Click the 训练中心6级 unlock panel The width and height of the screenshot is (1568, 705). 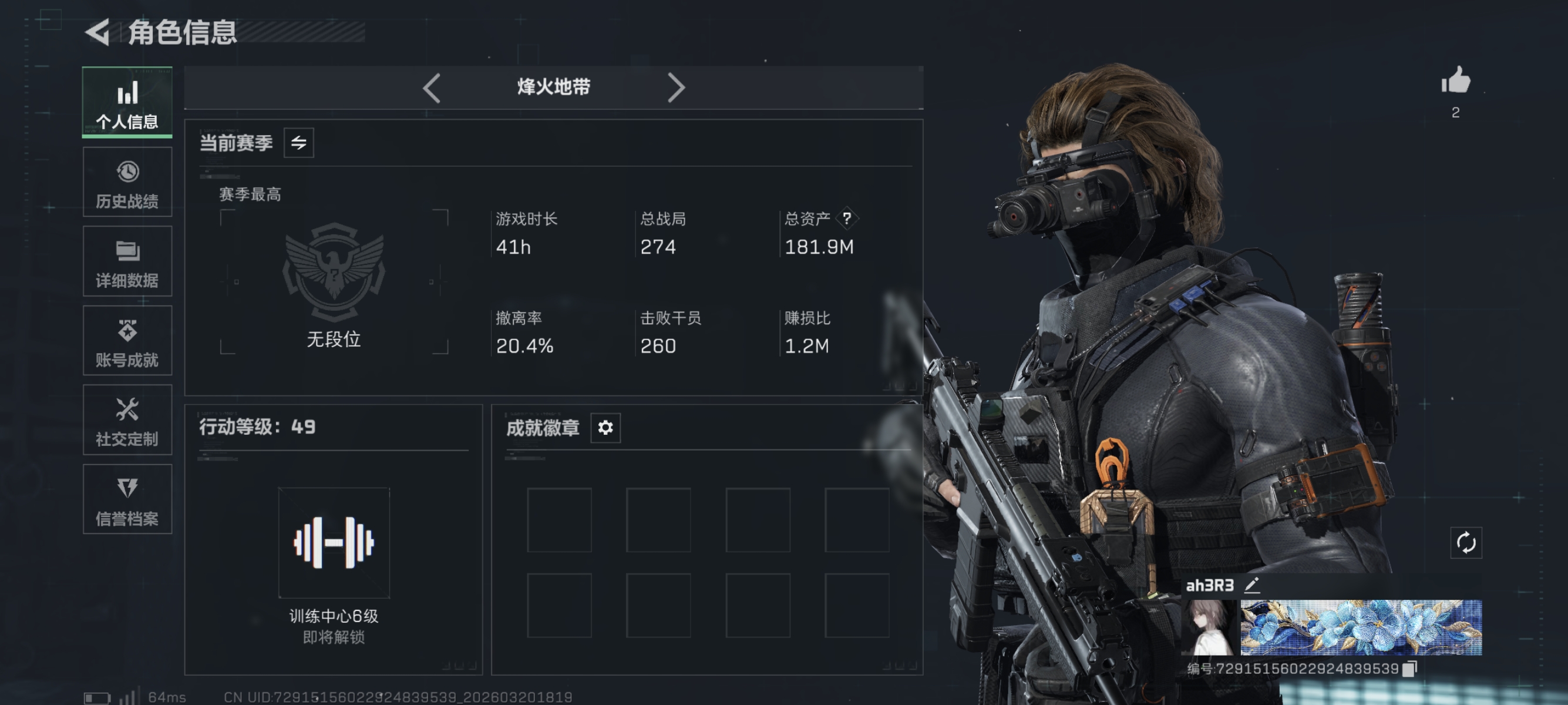click(334, 542)
